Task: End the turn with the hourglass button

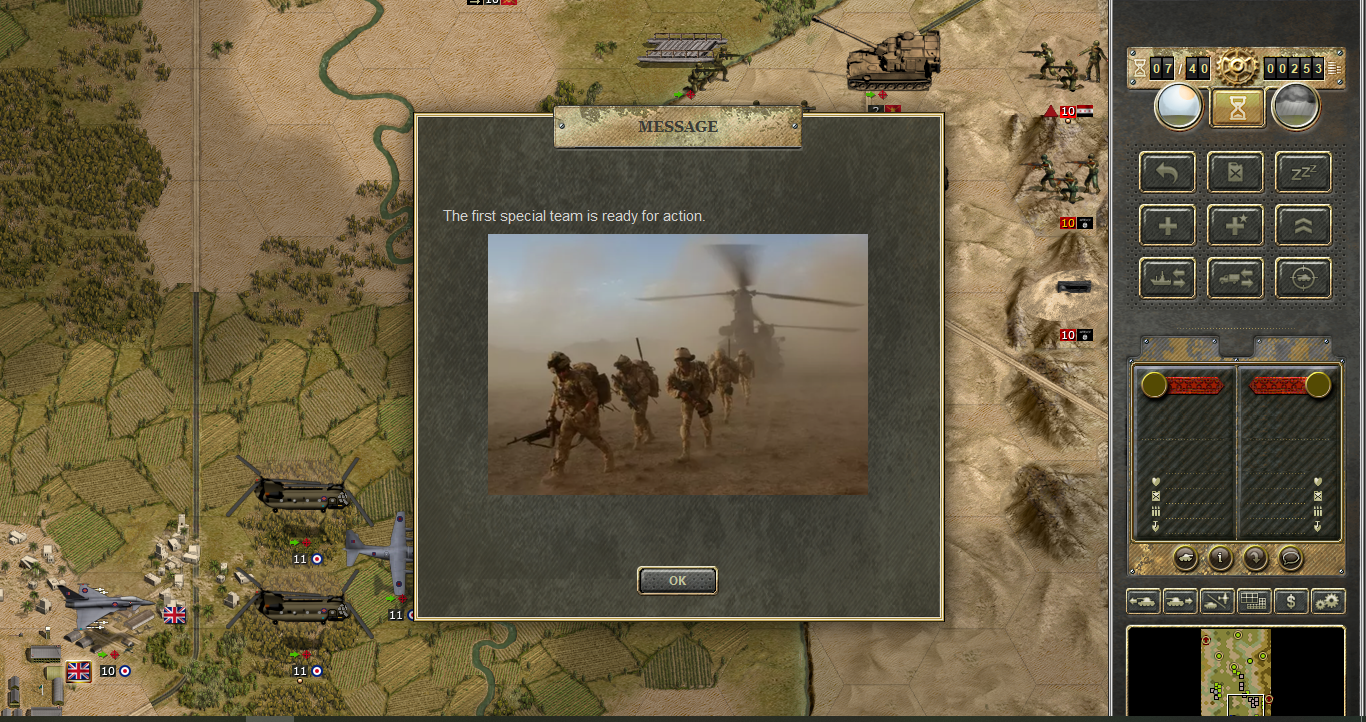Action: [x=1237, y=107]
